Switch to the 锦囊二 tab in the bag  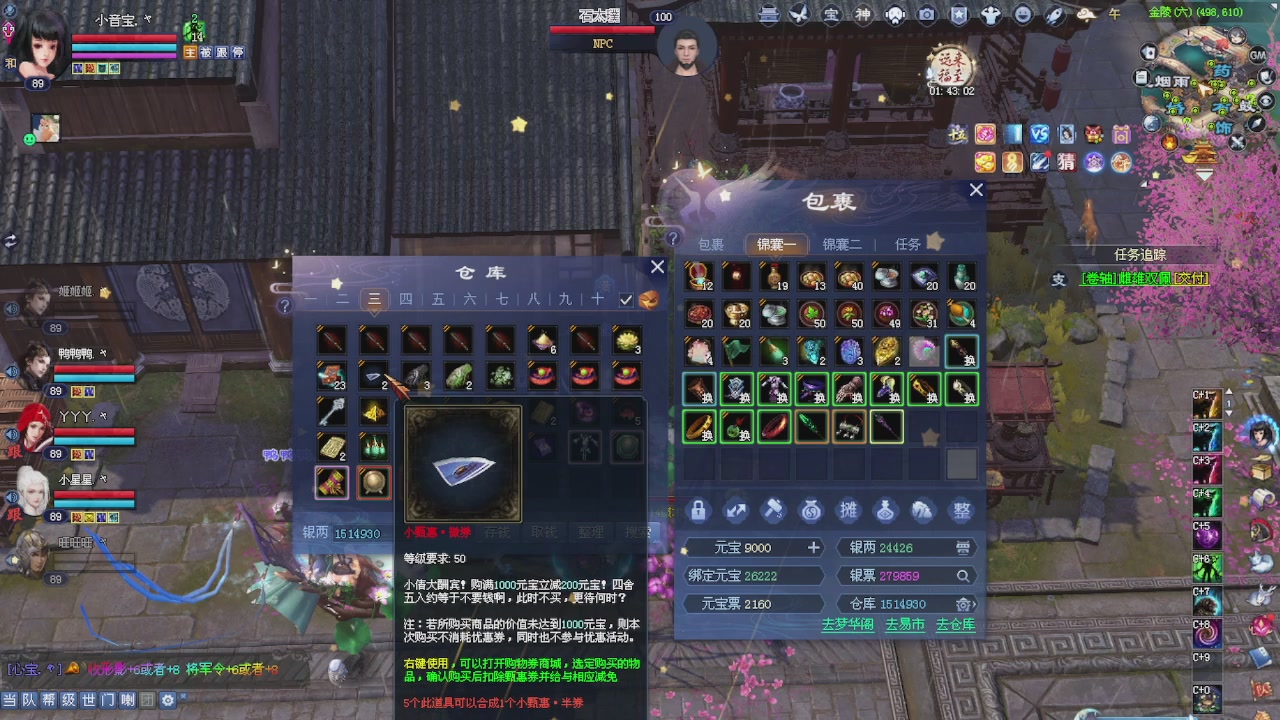click(841, 244)
